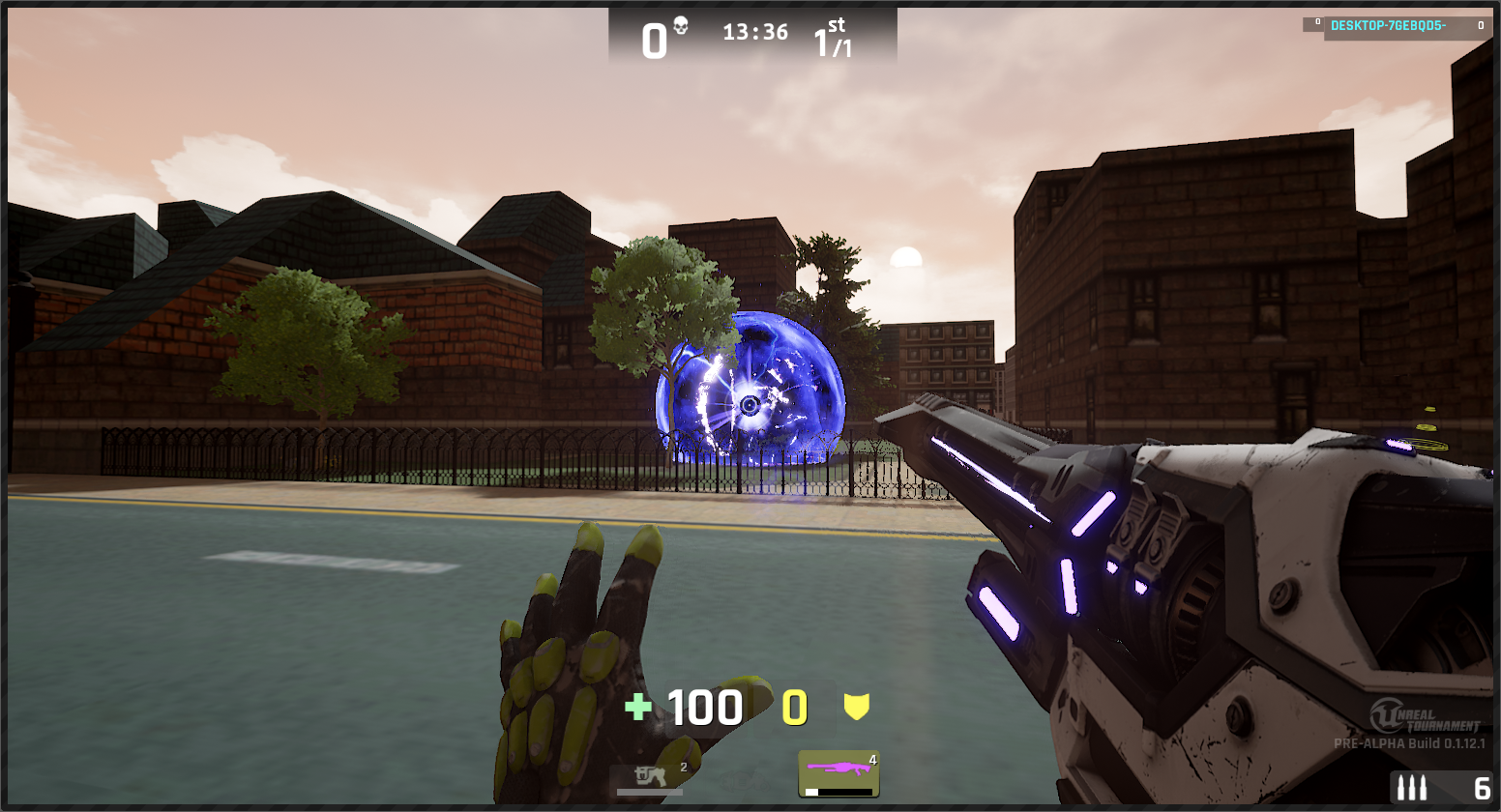Select the Enforcer pistol in weapon slot 2
The width and height of the screenshot is (1501, 812).
point(650,777)
